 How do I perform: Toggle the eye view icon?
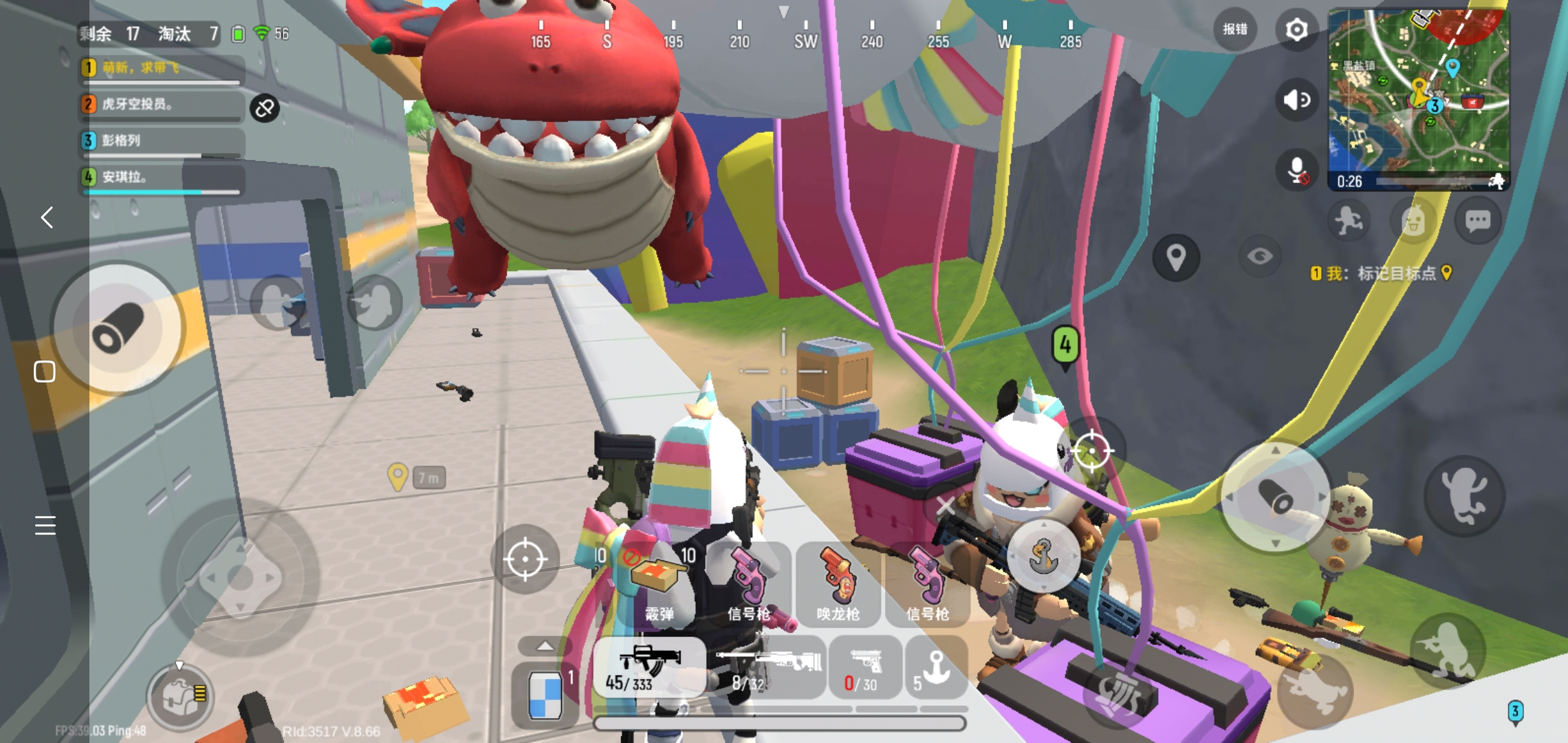pyautogui.click(x=1260, y=257)
